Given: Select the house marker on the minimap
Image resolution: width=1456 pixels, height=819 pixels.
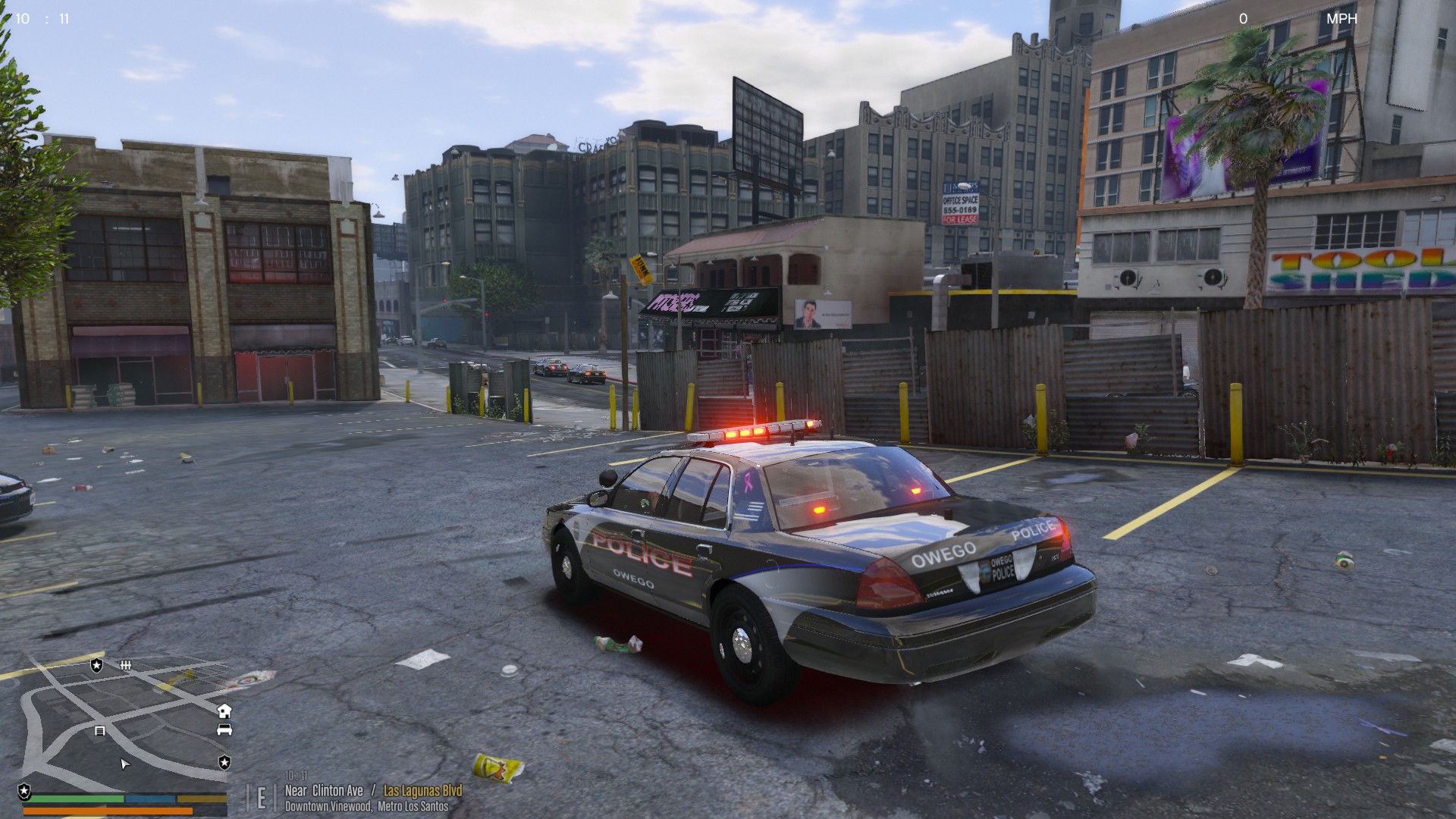Looking at the screenshot, I should tap(224, 711).
